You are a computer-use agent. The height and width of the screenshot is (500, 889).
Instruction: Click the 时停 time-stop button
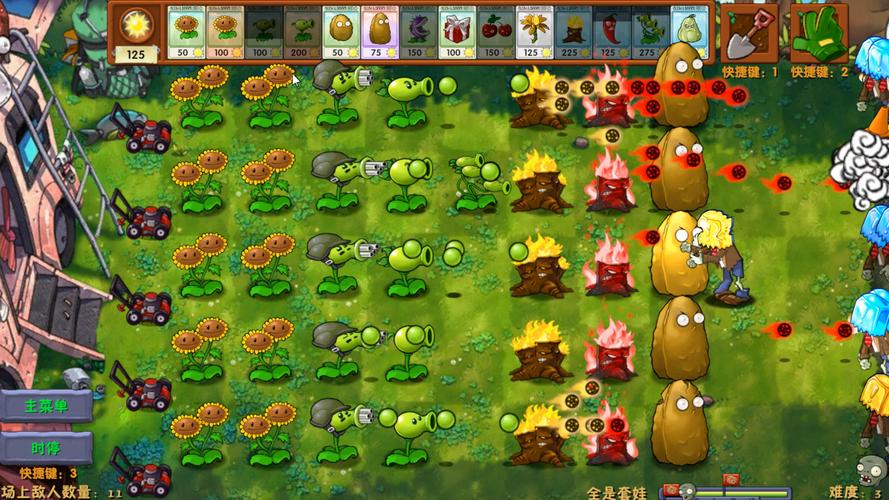pyautogui.click(x=46, y=447)
